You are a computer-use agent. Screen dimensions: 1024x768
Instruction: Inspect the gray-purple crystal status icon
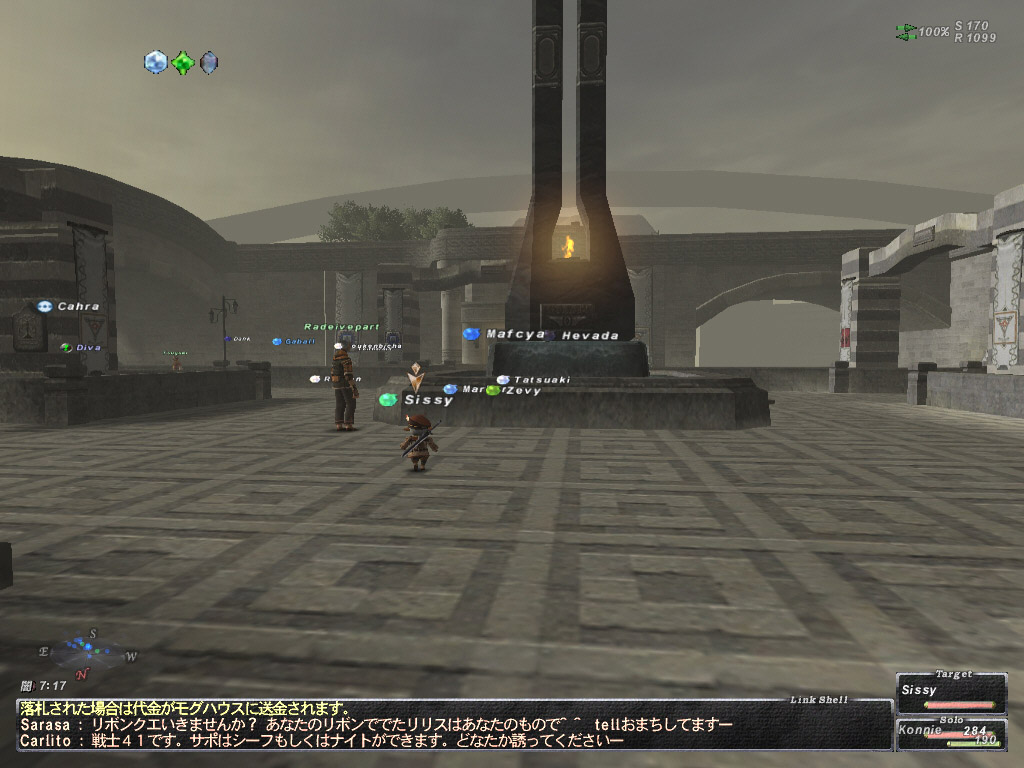[208, 63]
